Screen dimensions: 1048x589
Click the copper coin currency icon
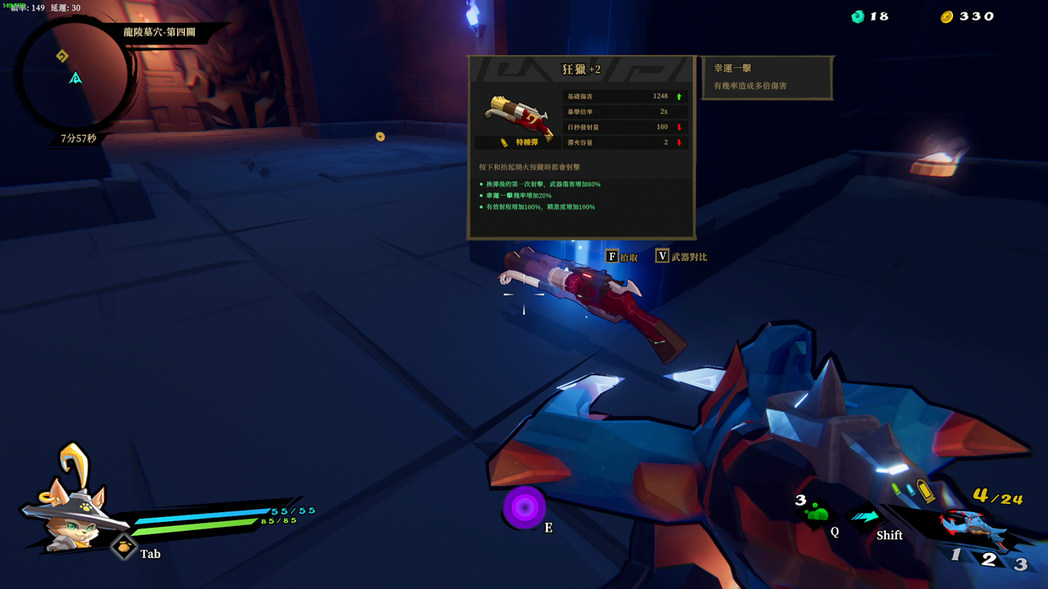pos(946,17)
